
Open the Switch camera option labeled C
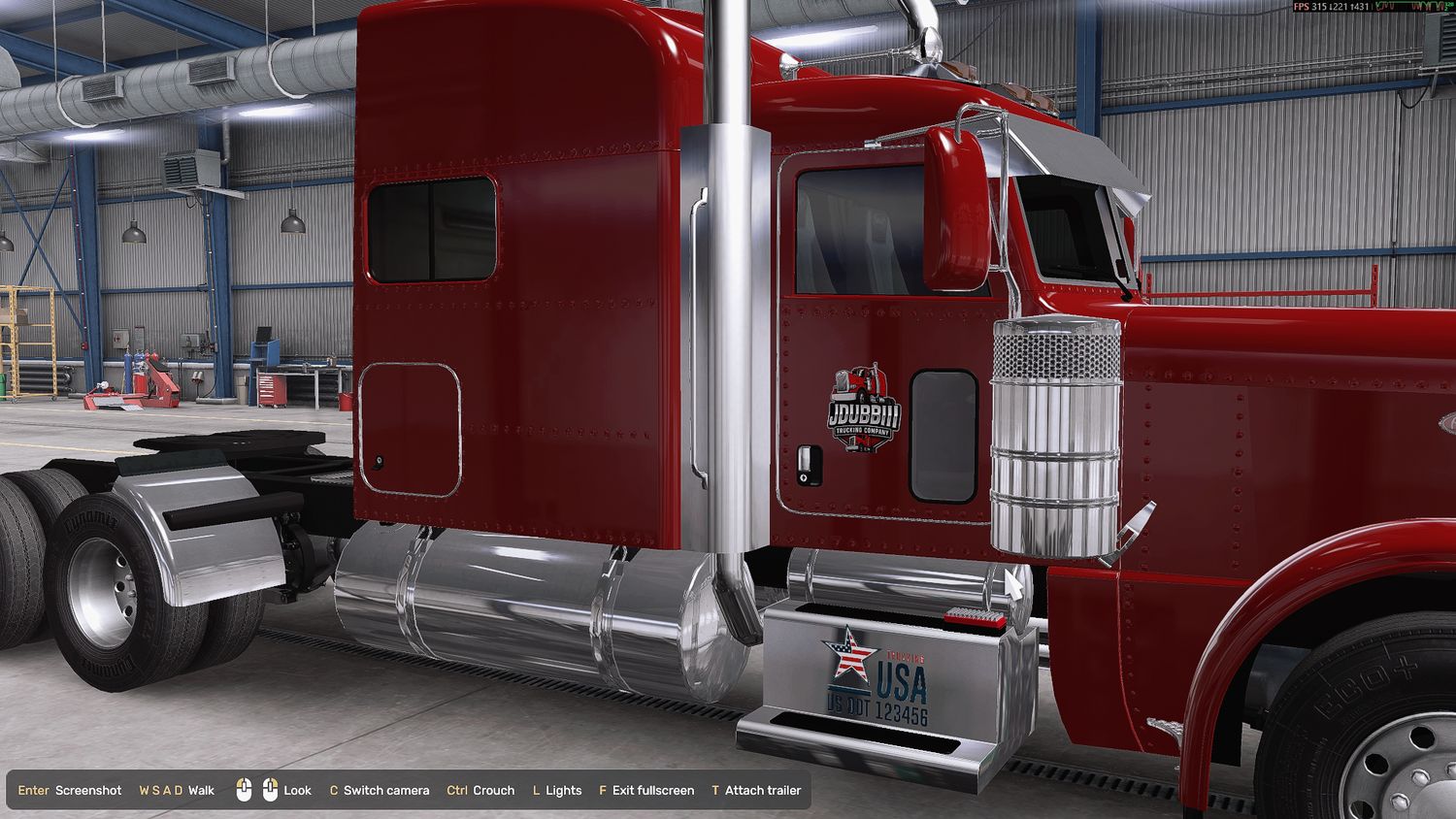click(x=381, y=790)
